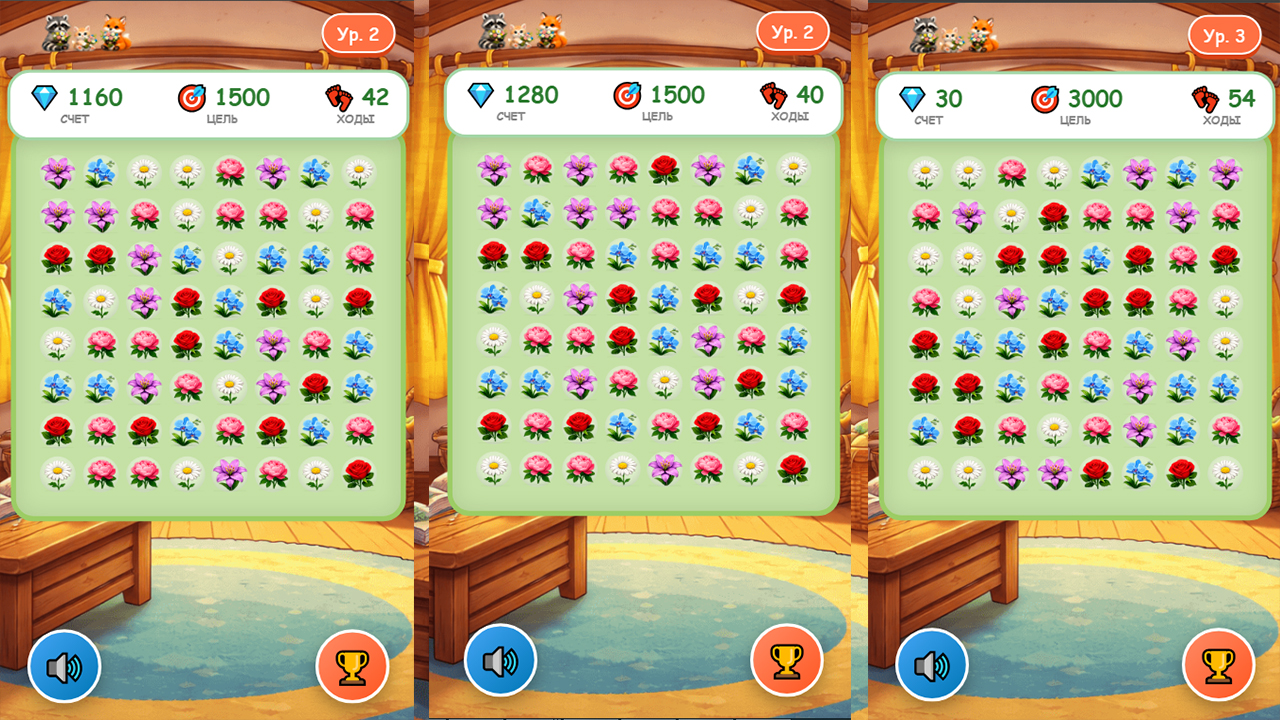Click the diamond icon next to score 1280
This screenshot has width=1280, height=720.
pos(481,96)
